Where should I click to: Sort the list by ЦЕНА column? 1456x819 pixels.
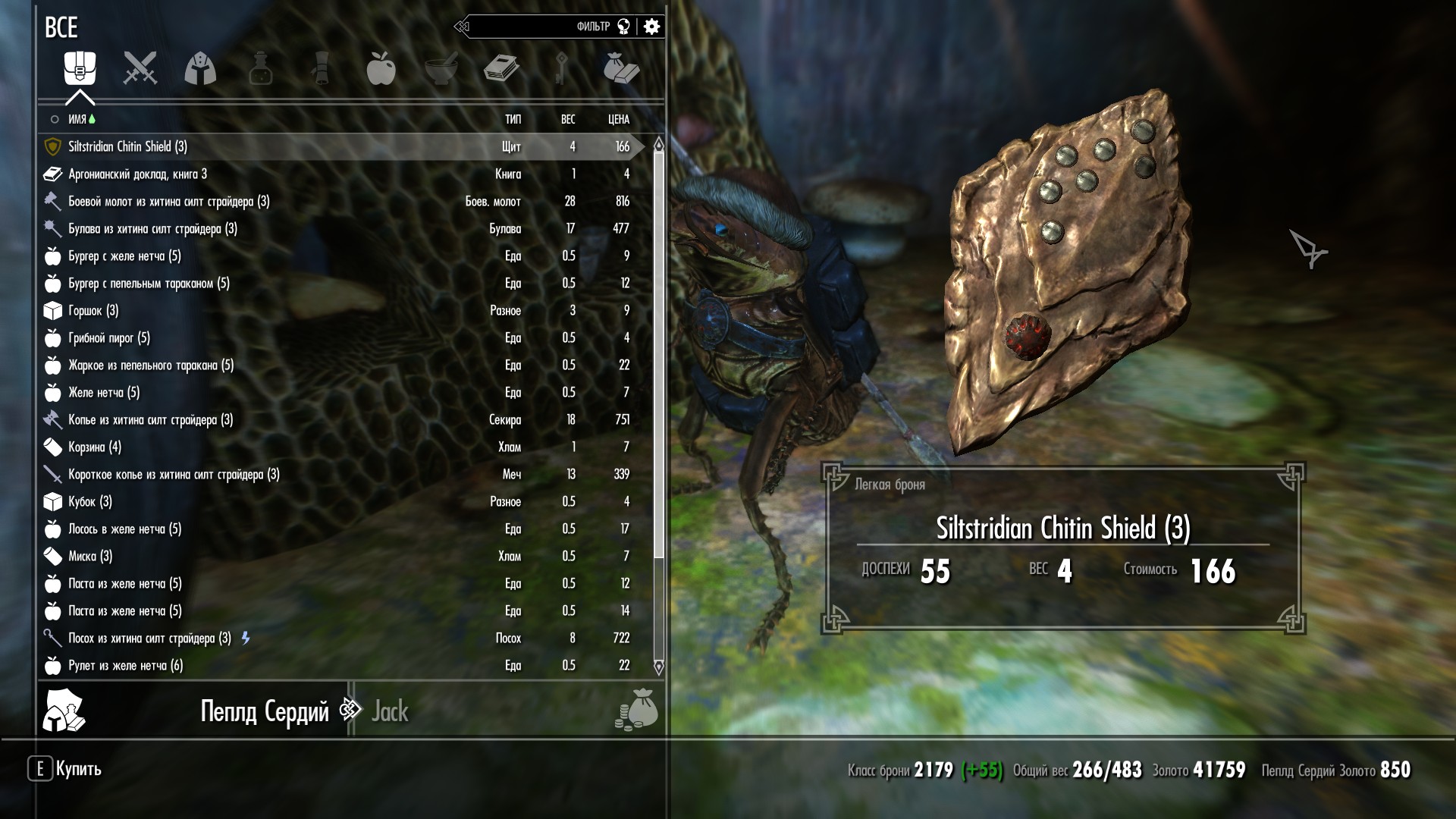618,119
